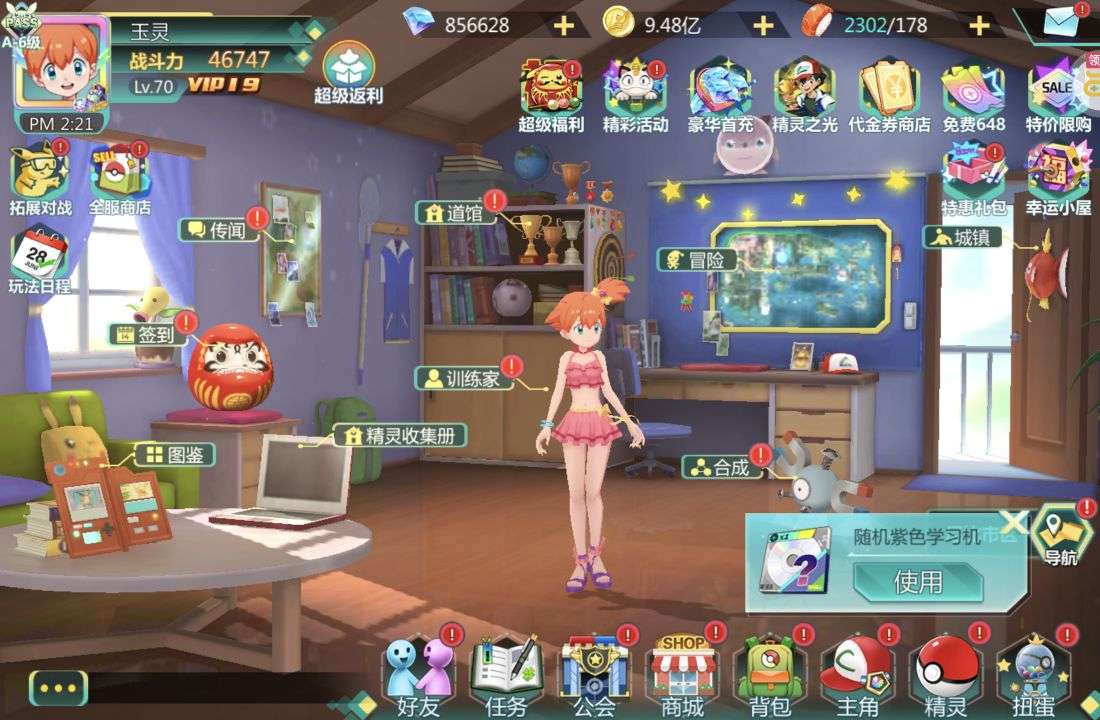Open the 导航 navigation map
Viewport: 1100px width, 720px height.
tap(1061, 534)
